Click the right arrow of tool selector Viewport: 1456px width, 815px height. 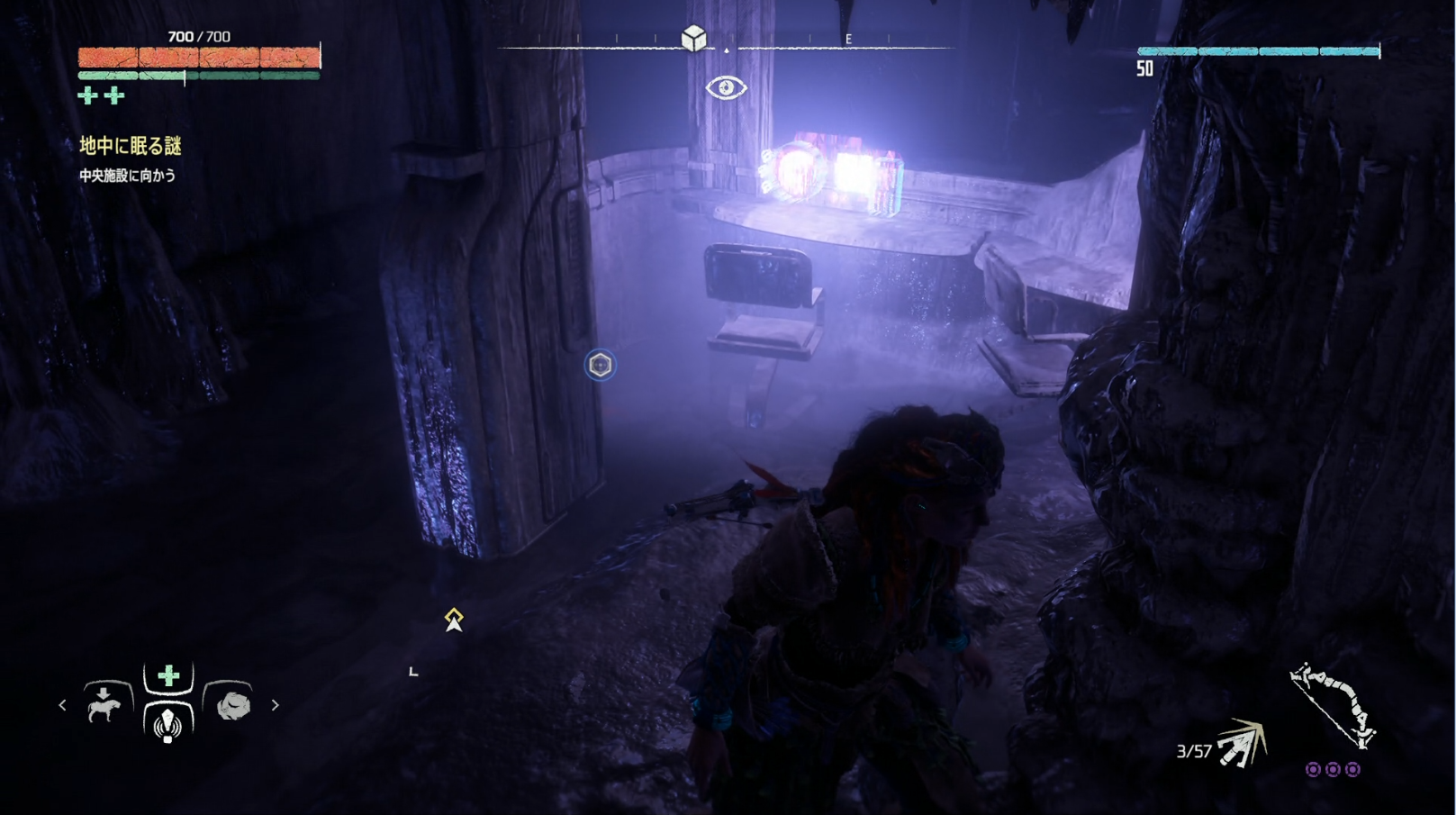click(x=276, y=705)
